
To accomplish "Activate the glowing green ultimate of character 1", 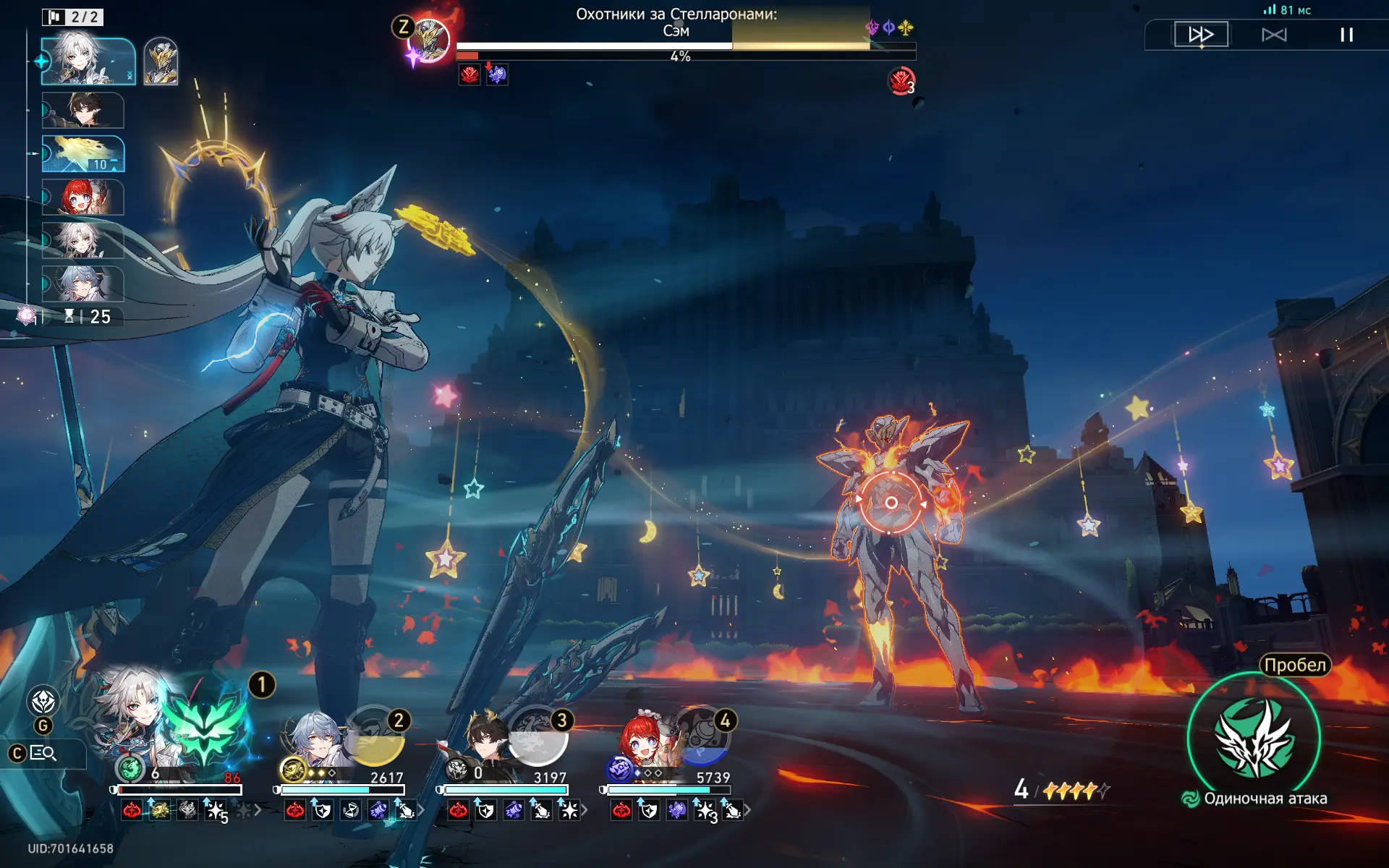I will pos(206,727).
